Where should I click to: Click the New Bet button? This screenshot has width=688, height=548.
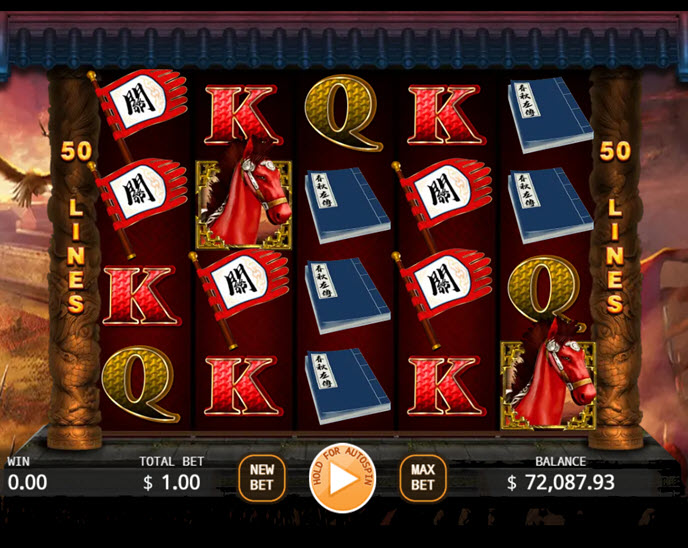click(262, 478)
